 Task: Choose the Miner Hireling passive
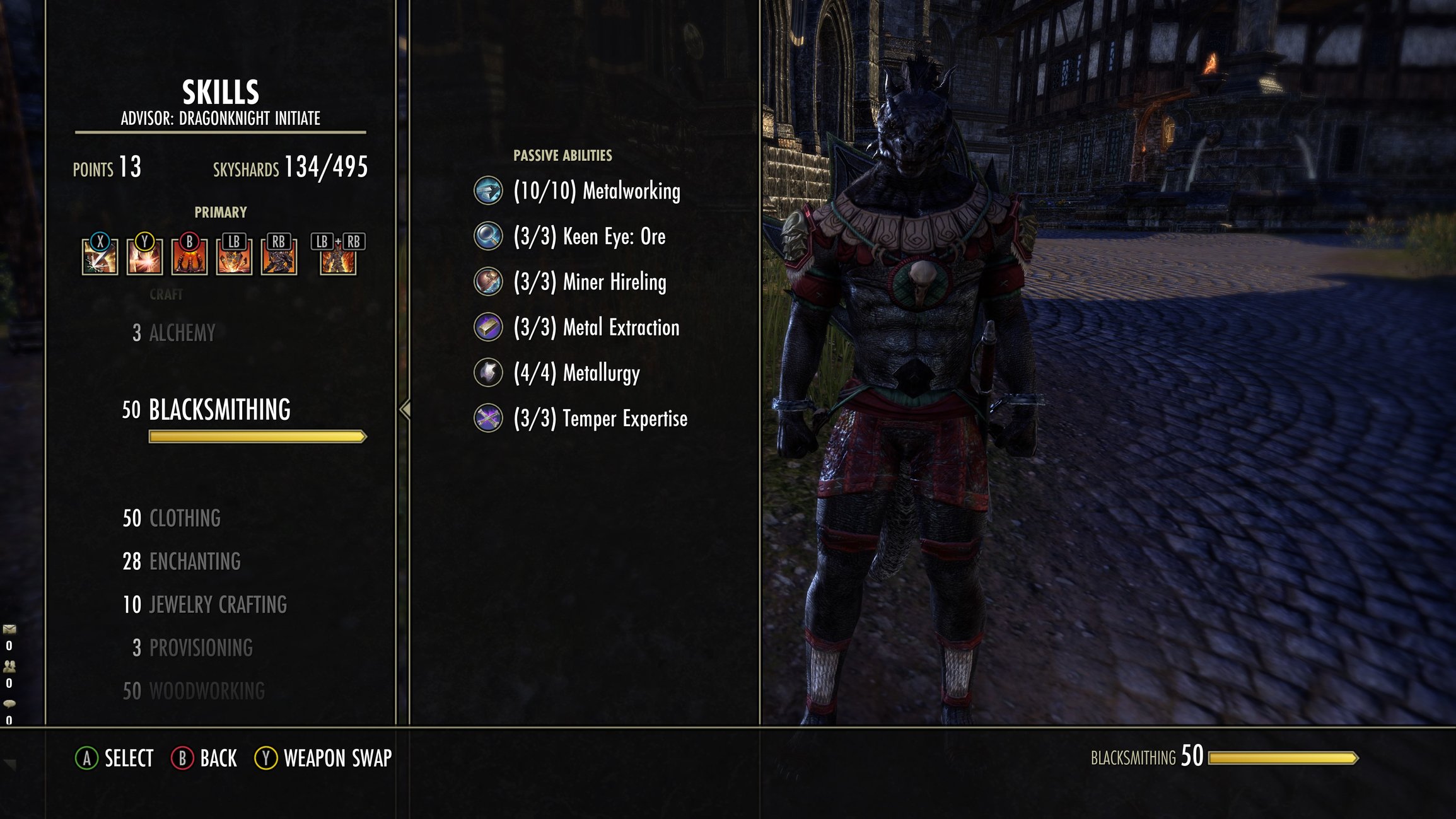click(589, 282)
